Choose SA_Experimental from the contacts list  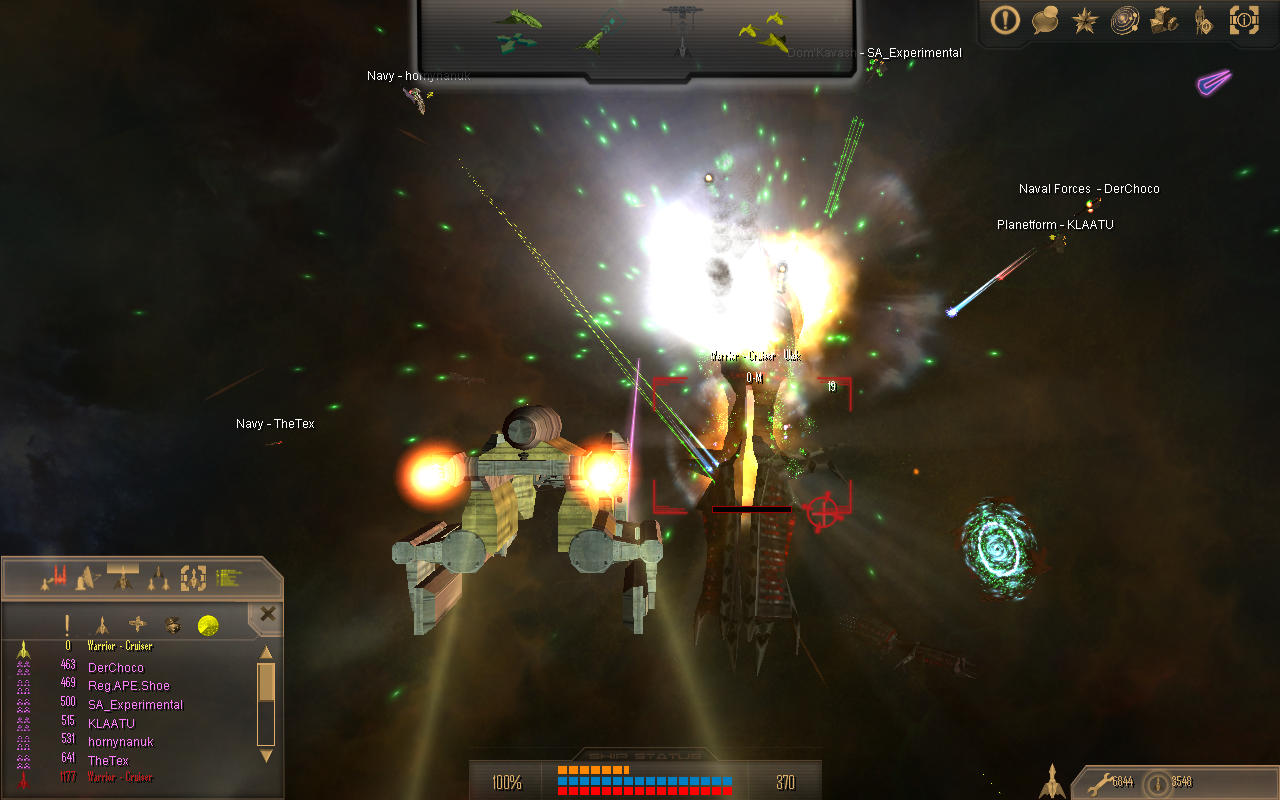[x=135, y=704]
